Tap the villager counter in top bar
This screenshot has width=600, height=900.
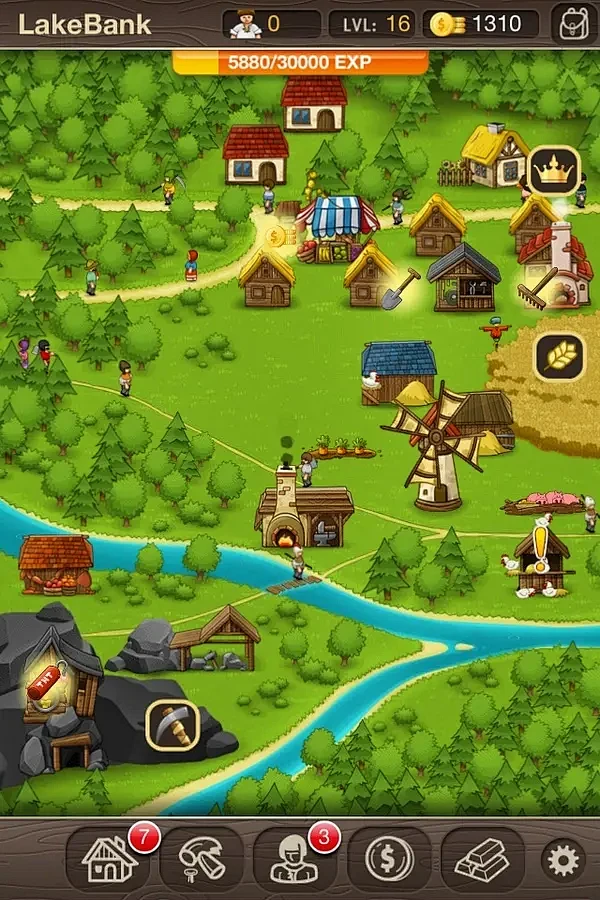tap(270, 23)
